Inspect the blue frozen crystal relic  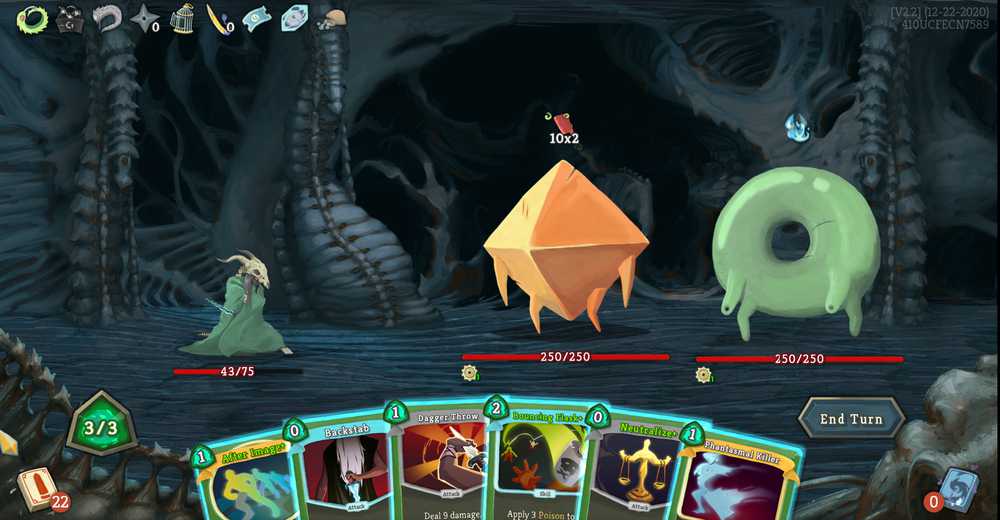click(x=294, y=18)
